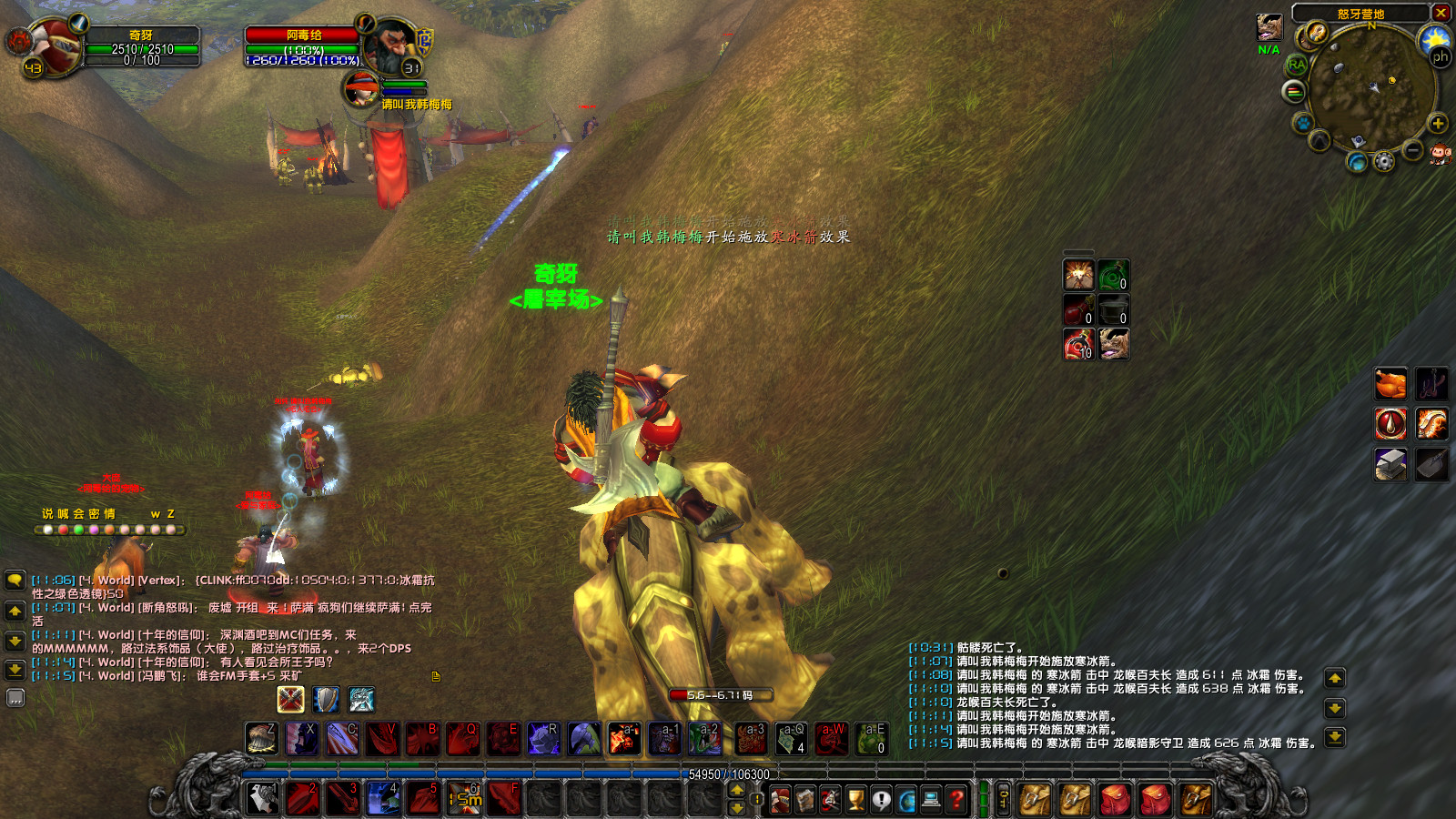Image resolution: width=1456 pixels, height=819 pixels.
Task: Open the red question mark help menu
Action: pyautogui.click(x=955, y=799)
